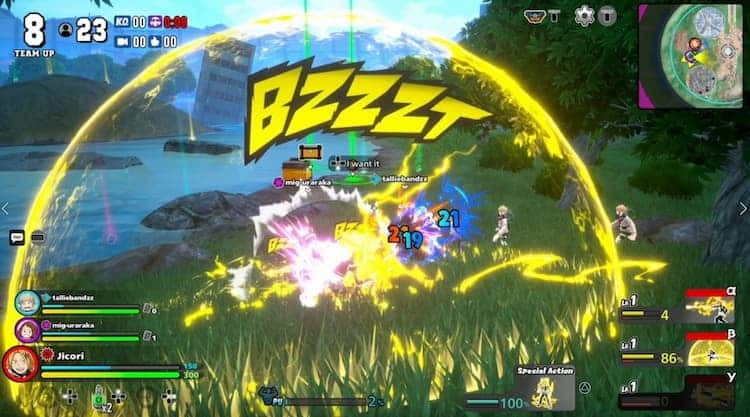Trigger the Special Action ability

click(x=545, y=387)
